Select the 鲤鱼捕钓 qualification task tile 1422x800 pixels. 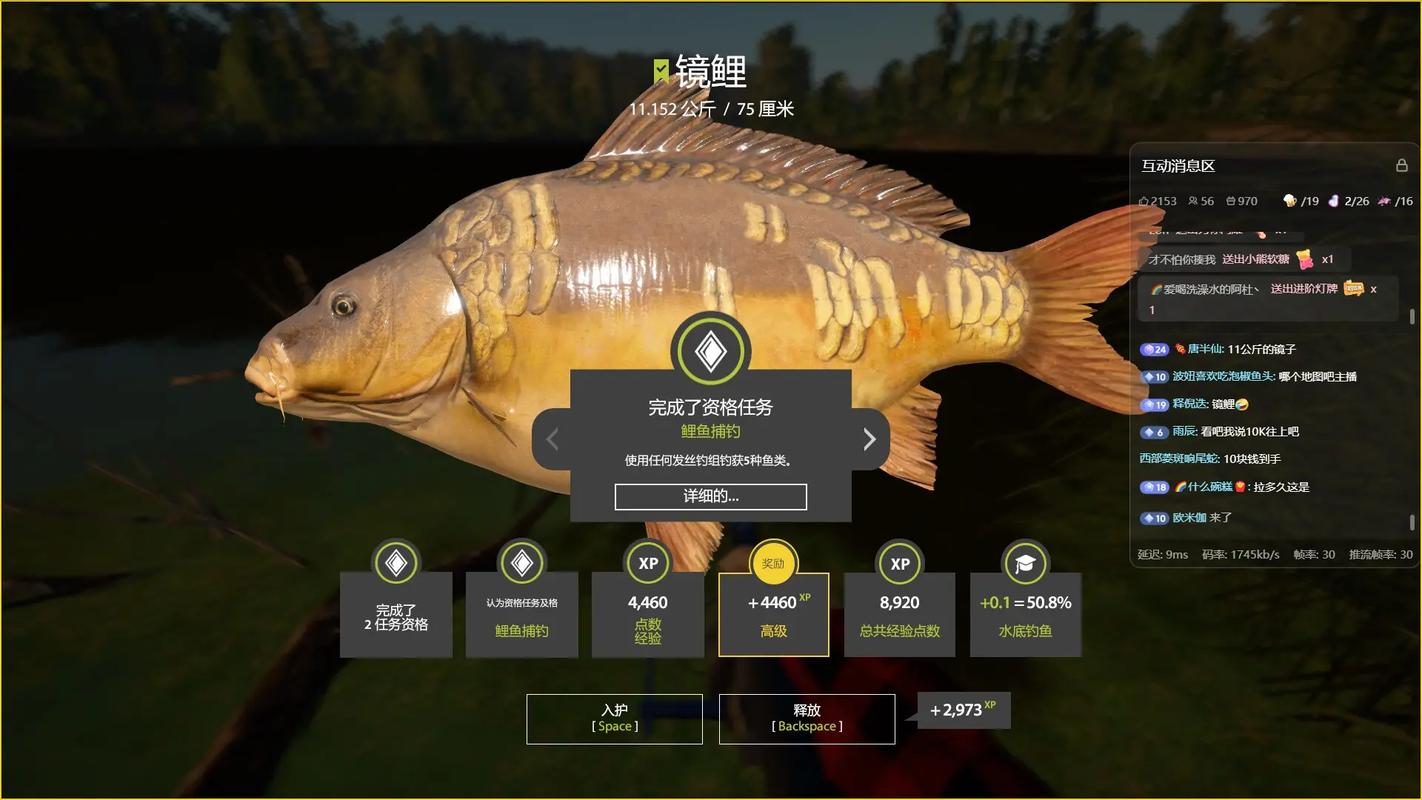pyautogui.click(x=521, y=614)
